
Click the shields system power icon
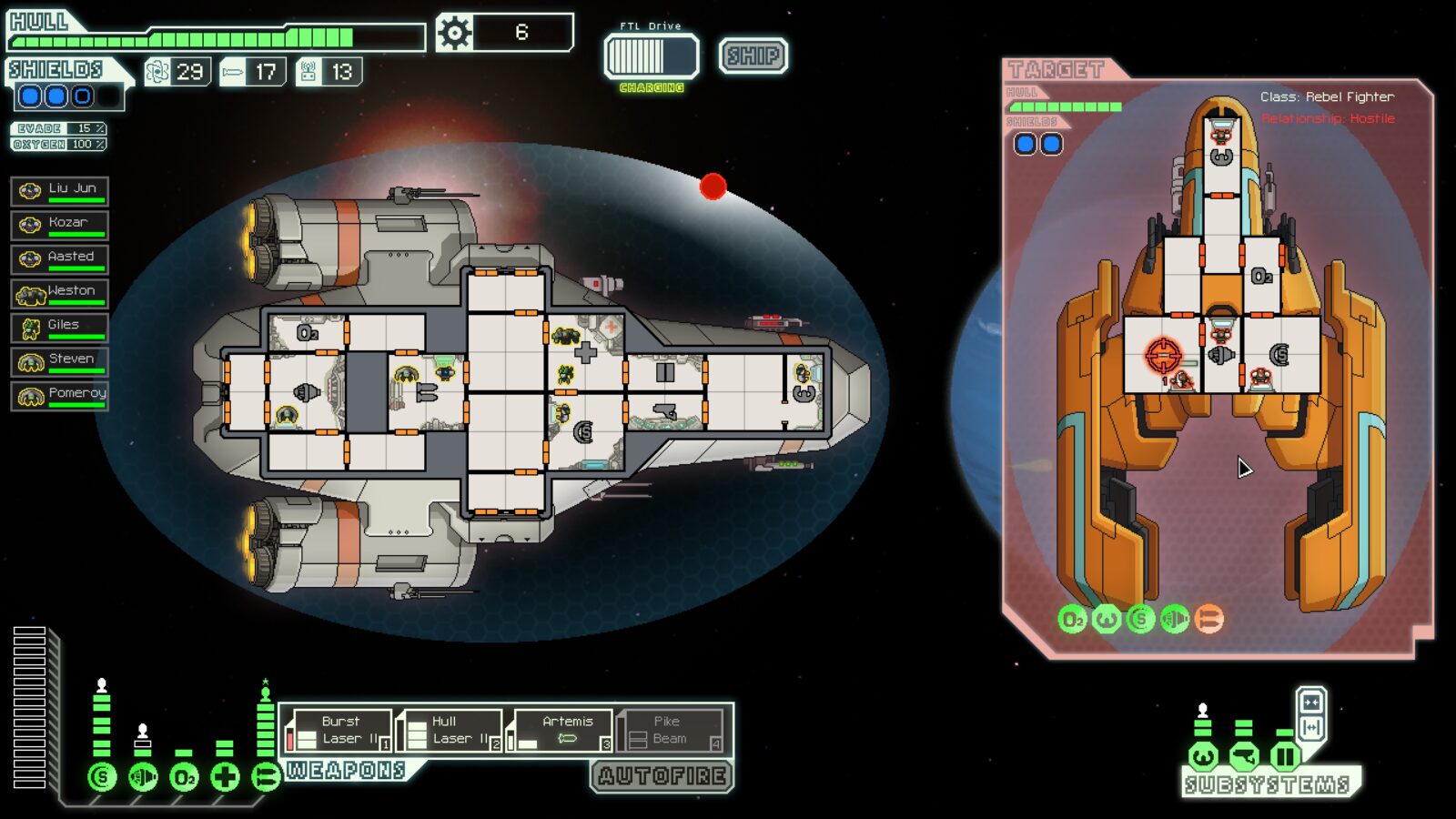tap(102, 777)
